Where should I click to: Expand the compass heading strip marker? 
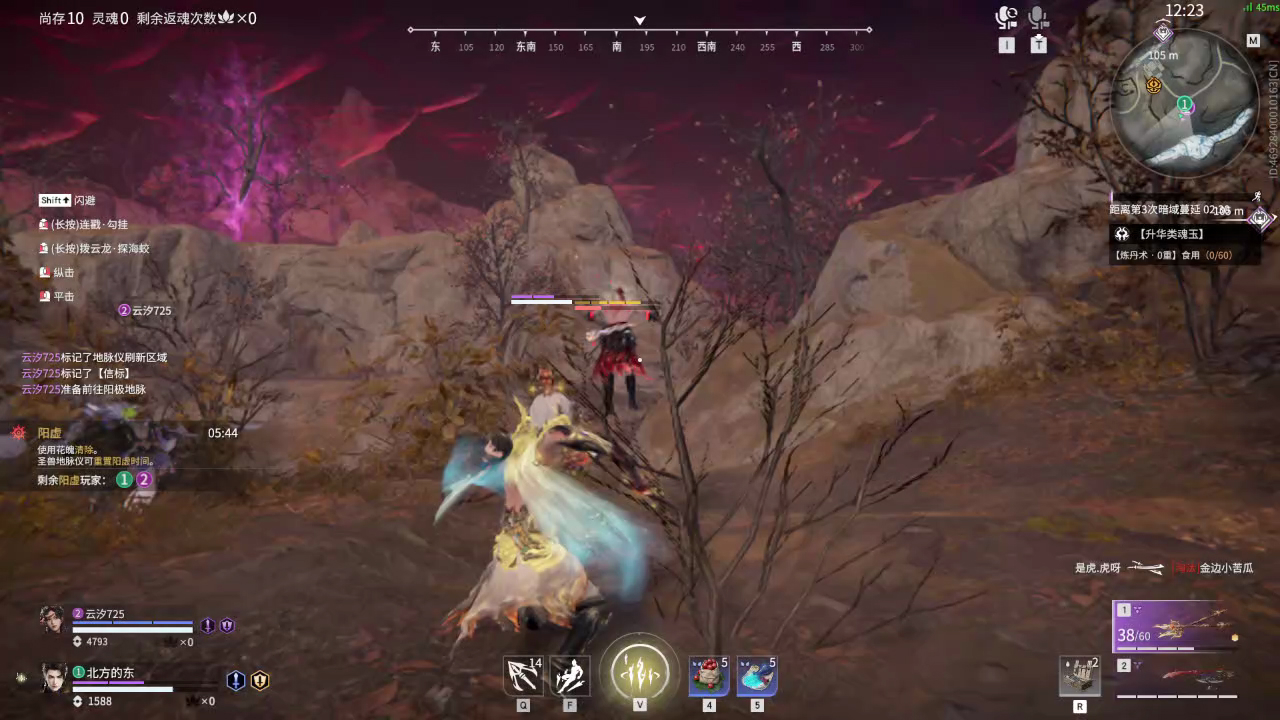click(x=638, y=20)
